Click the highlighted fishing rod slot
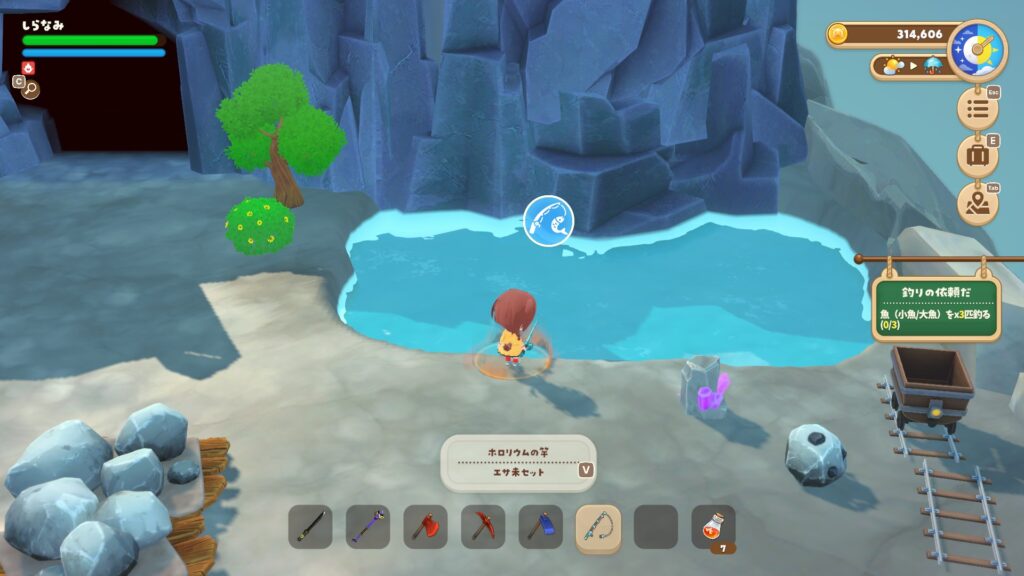This screenshot has height=576, width=1024. [598, 526]
